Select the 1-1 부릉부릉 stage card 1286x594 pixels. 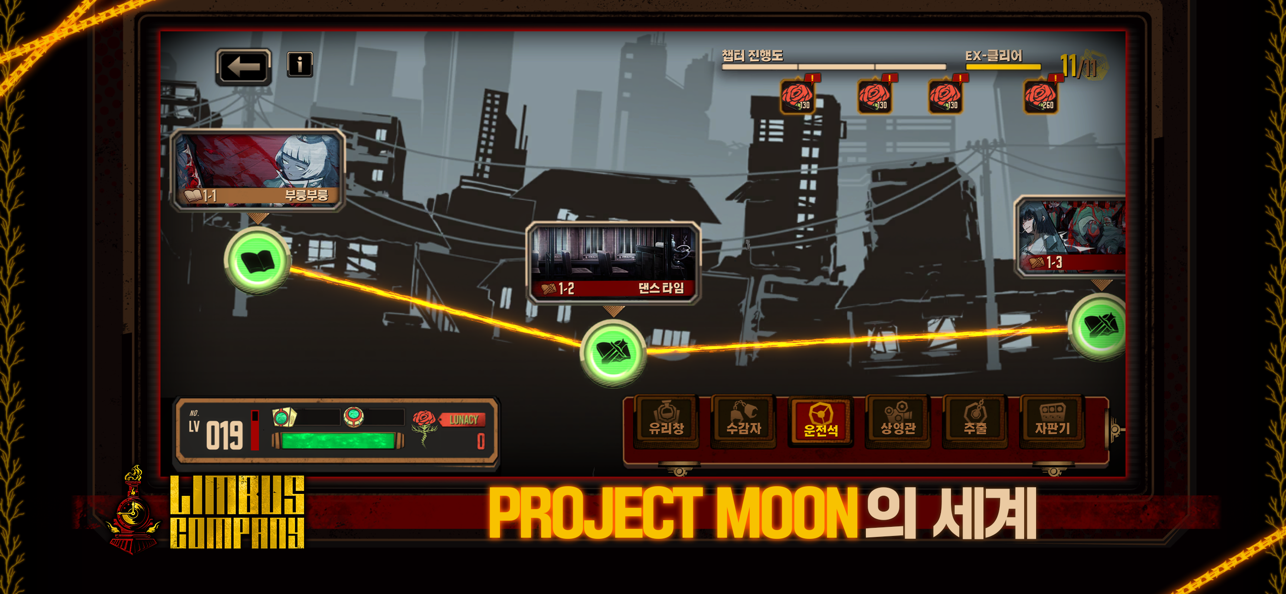pyautogui.click(x=258, y=169)
